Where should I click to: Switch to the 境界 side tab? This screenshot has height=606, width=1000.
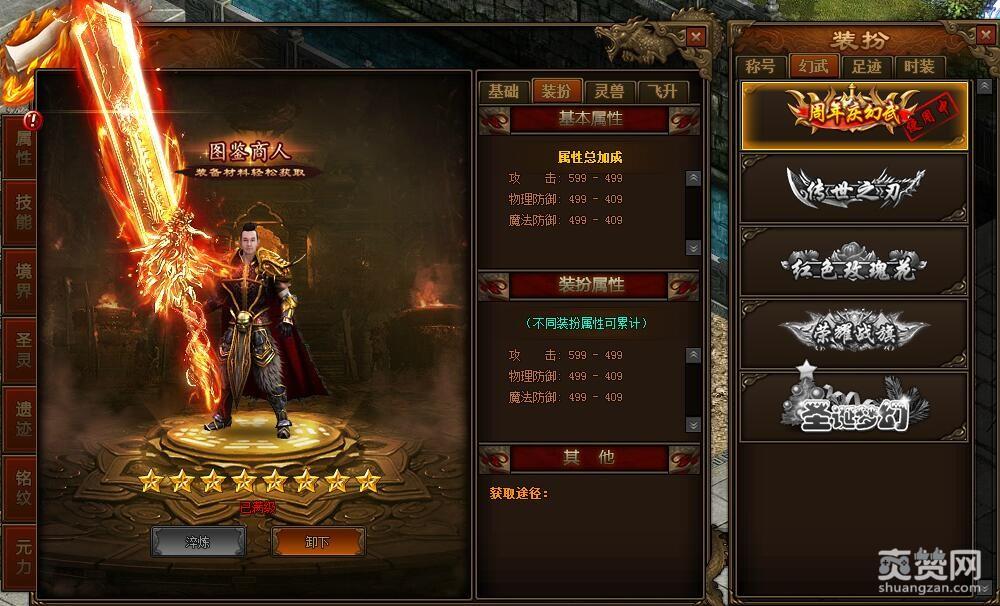click(x=22, y=280)
